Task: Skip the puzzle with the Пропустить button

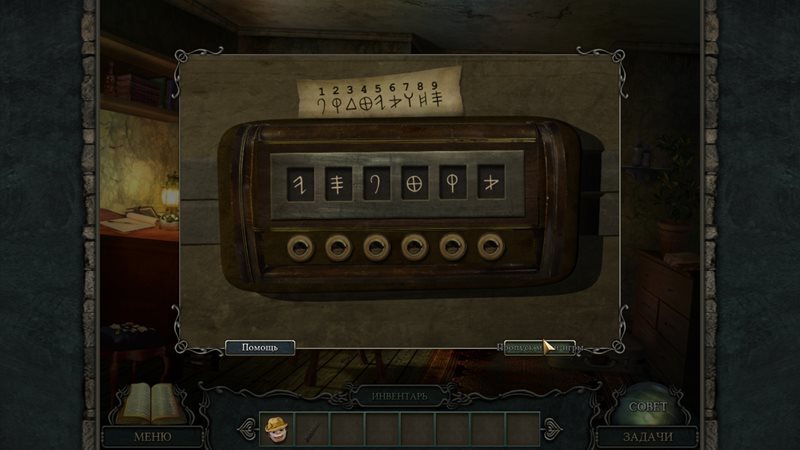Action: click(x=540, y=348)
